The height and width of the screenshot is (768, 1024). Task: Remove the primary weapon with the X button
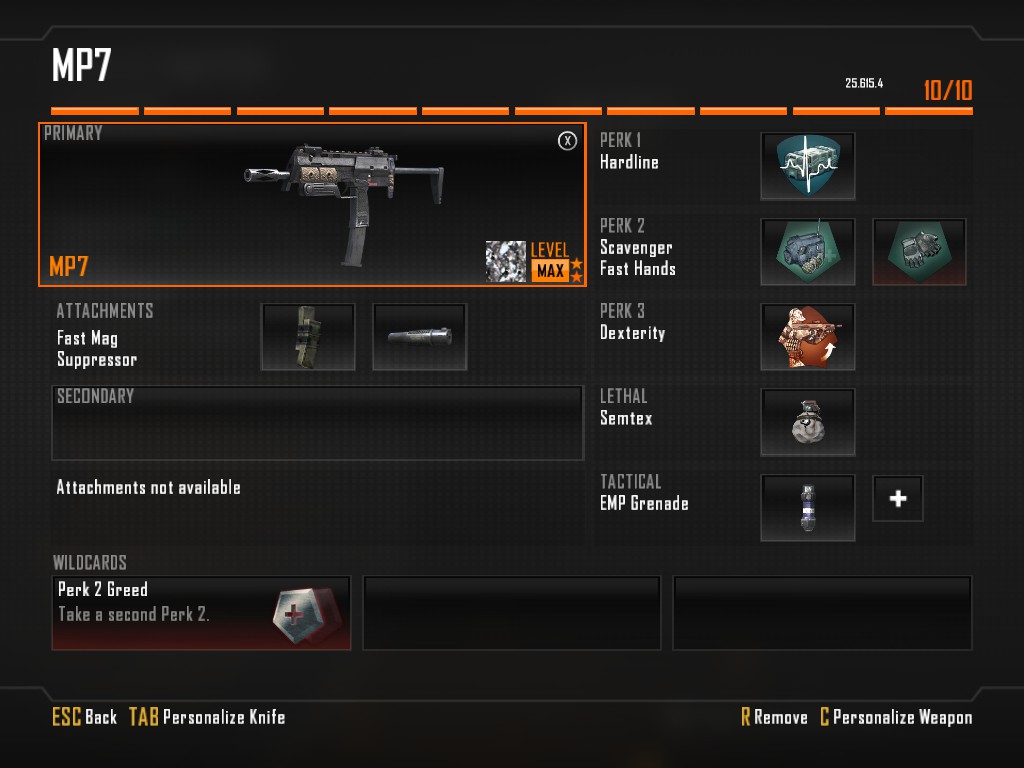coord(567,141)
